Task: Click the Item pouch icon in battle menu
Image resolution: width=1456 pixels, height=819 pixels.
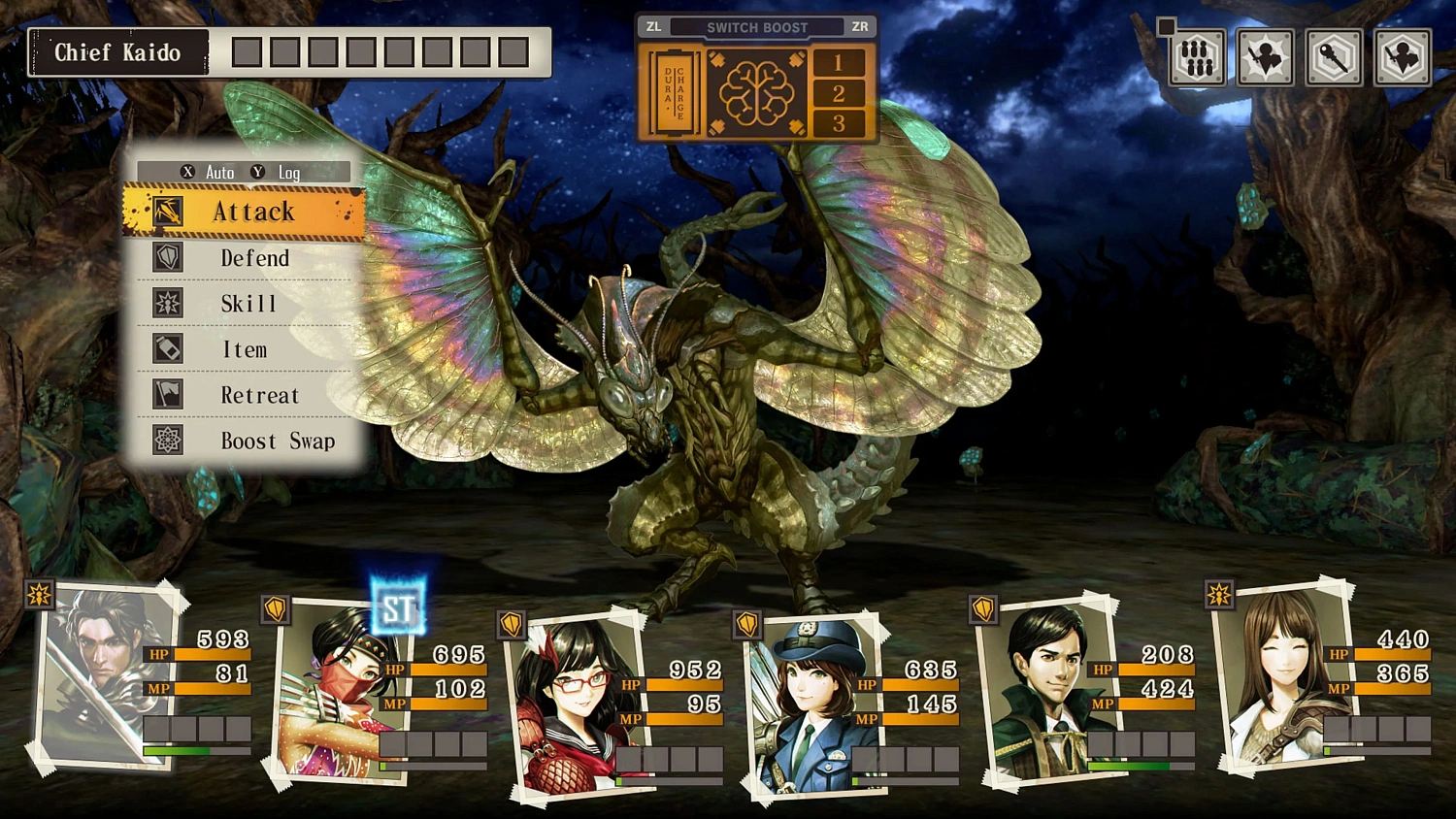Action: [x=167, y=348]
